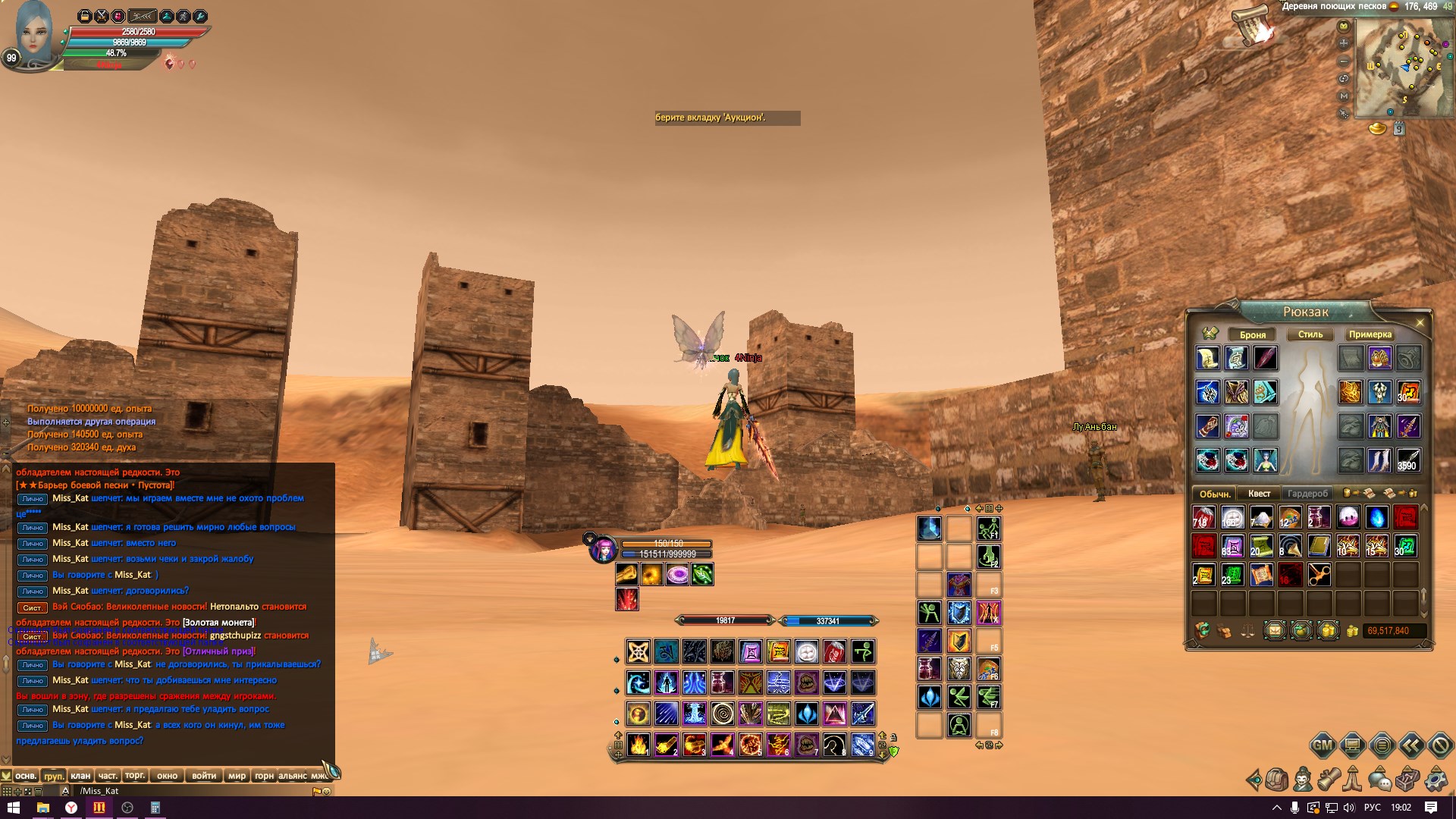
Task: Click the chat input field with /Miss_Kat
Action: (190, 791)
